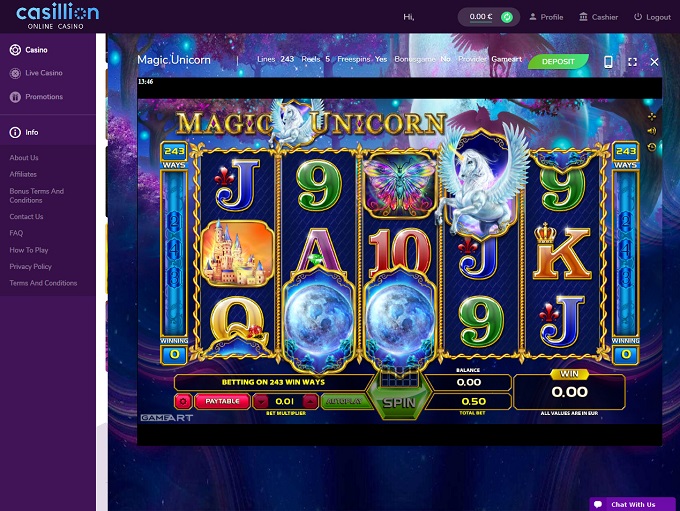Open the Promotions page
The width and height of the screenshot is (680, 511).
coord(43,97)
